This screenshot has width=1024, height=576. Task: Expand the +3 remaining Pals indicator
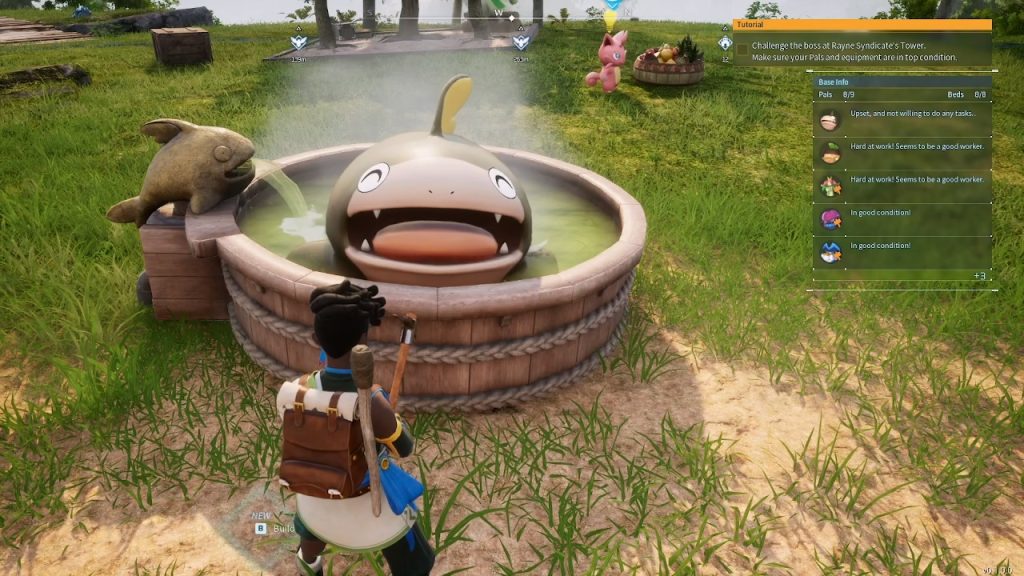point(978,276)
